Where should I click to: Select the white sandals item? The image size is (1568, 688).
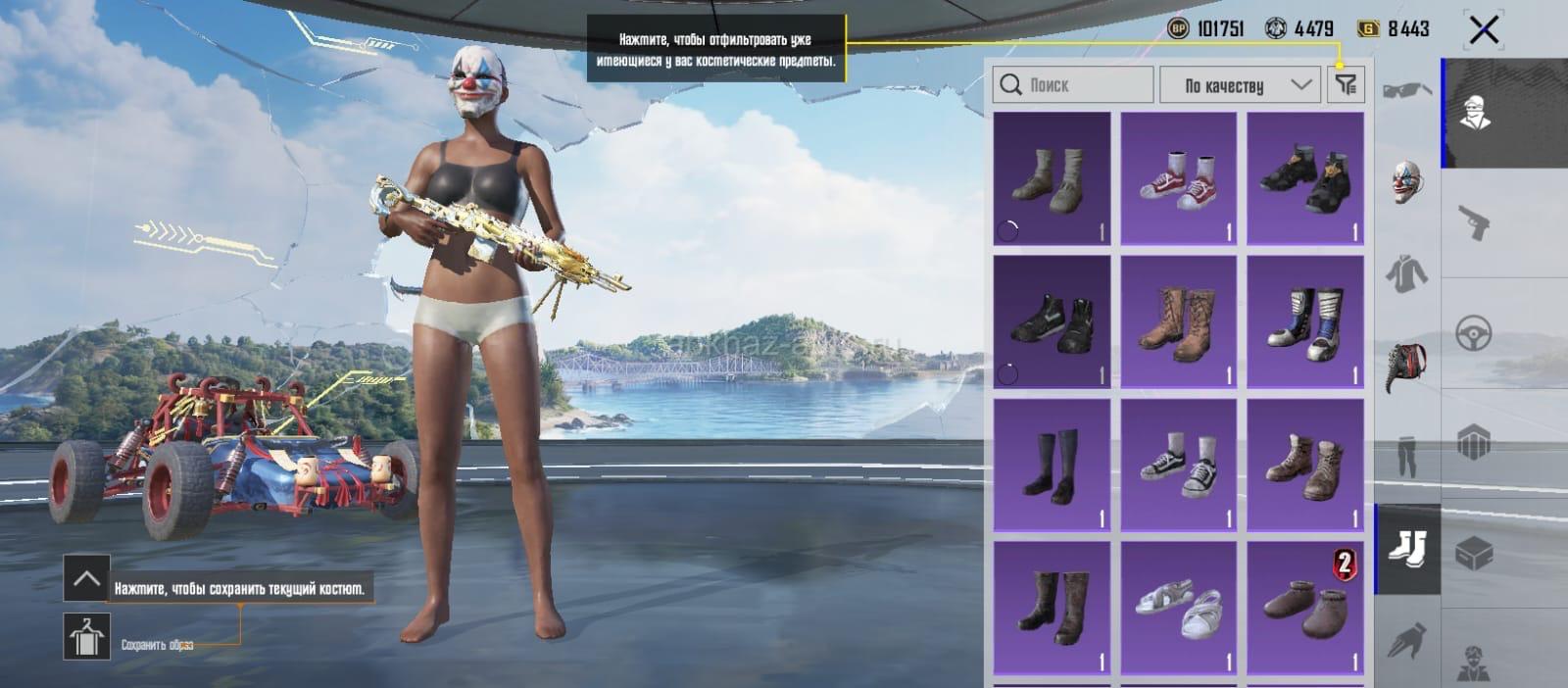tap(1178, 609)
